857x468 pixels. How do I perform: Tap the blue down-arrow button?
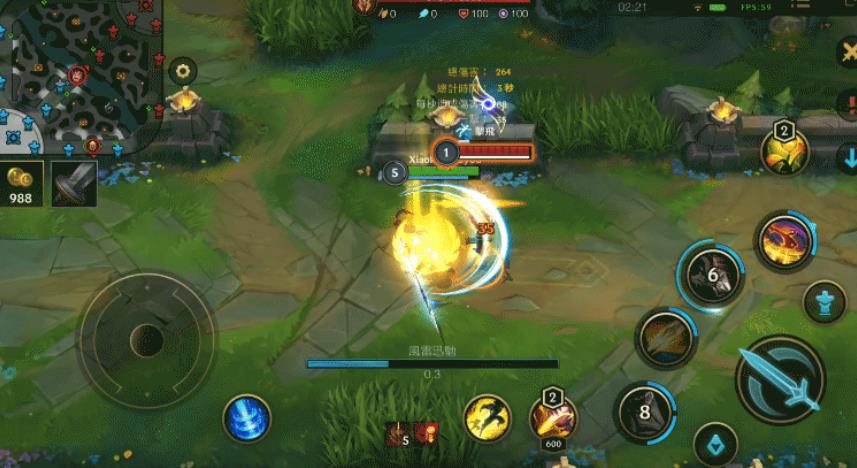pos(848,158)
